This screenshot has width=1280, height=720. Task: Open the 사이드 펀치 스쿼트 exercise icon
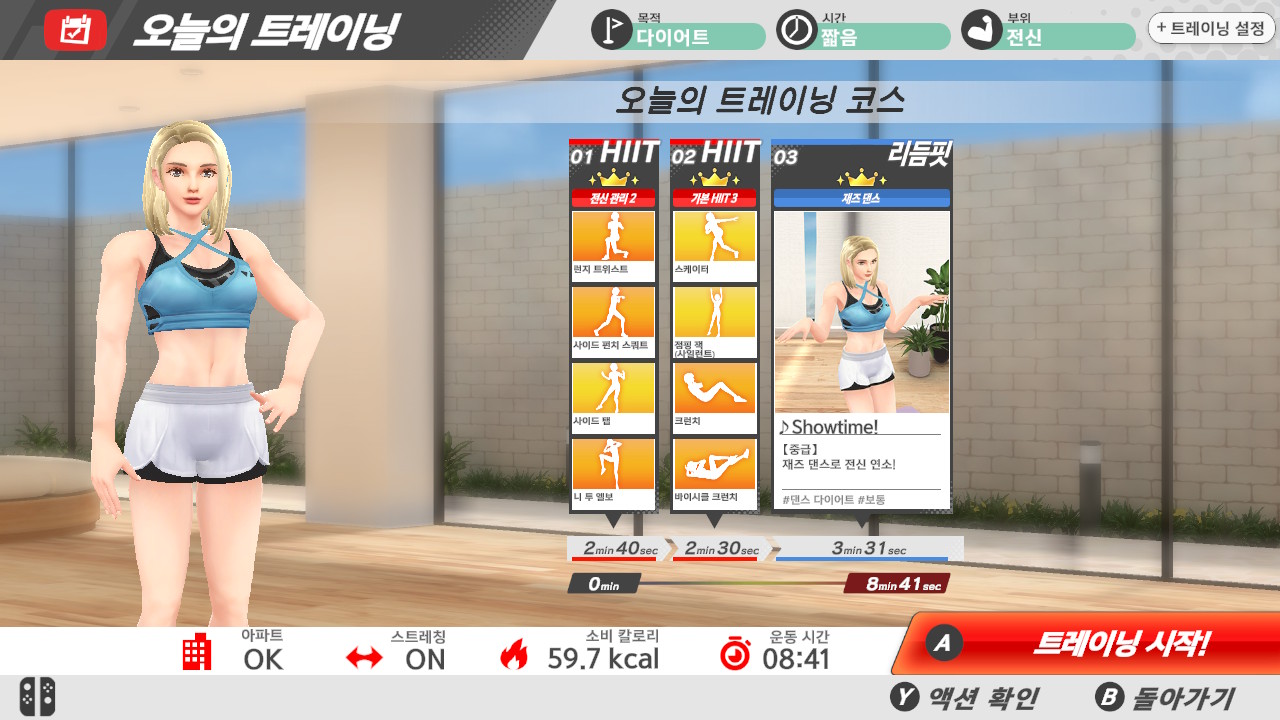point(613,316)
